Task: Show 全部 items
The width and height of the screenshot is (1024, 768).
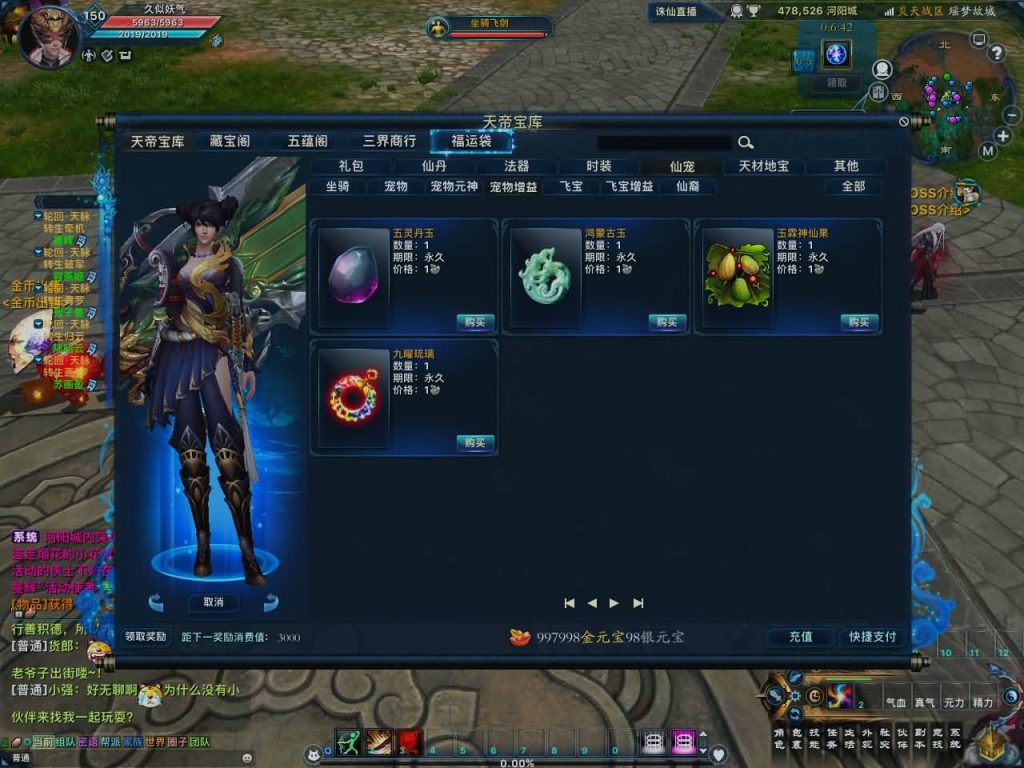Action: [x=853, y=186]
